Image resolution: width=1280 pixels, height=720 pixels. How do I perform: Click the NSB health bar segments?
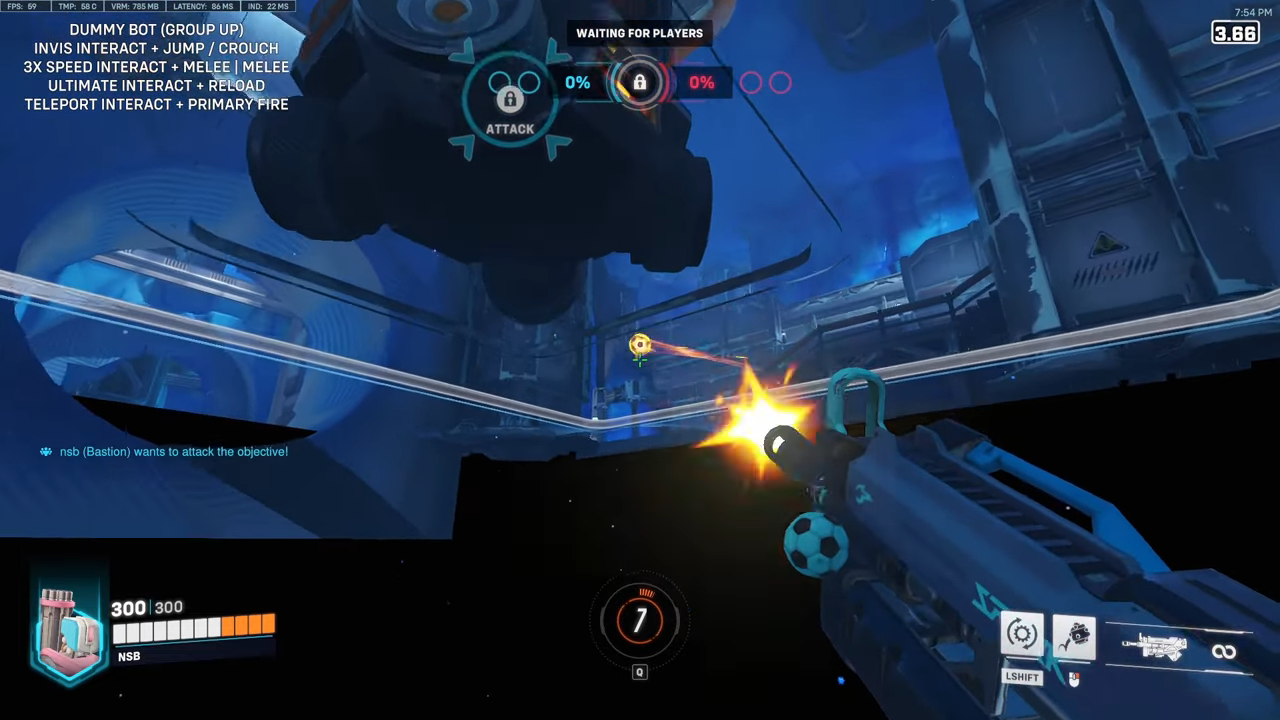point(193,629)
